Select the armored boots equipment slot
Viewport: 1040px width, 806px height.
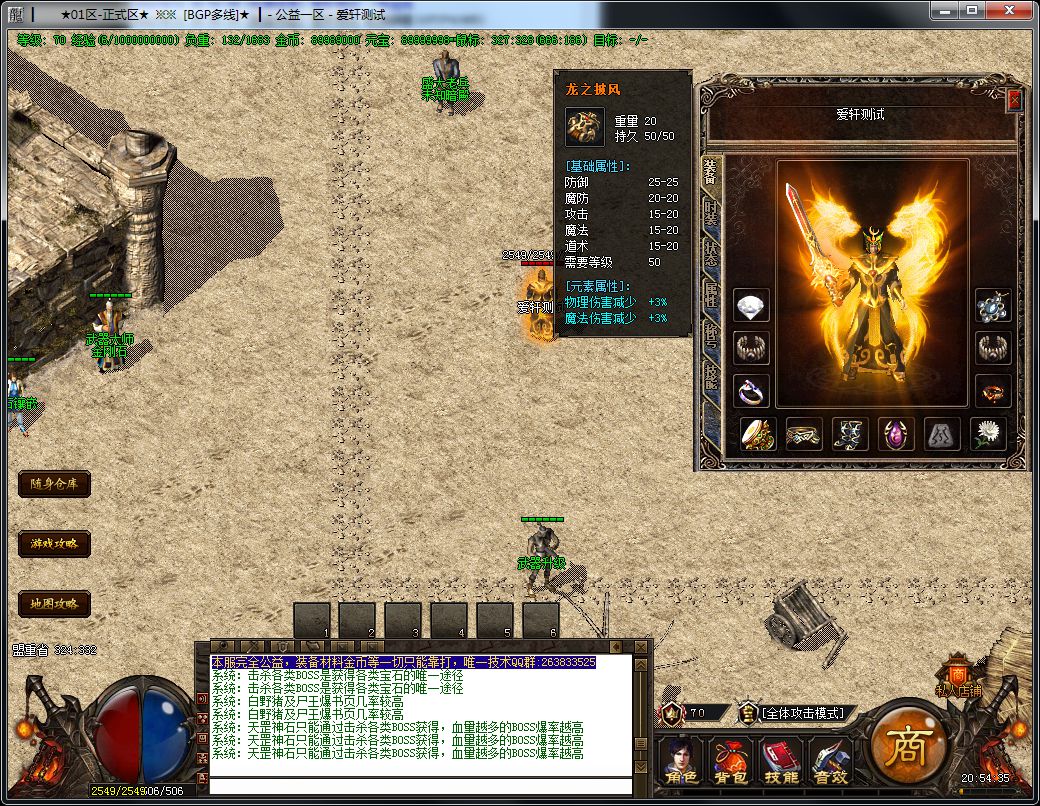(849, 434)
